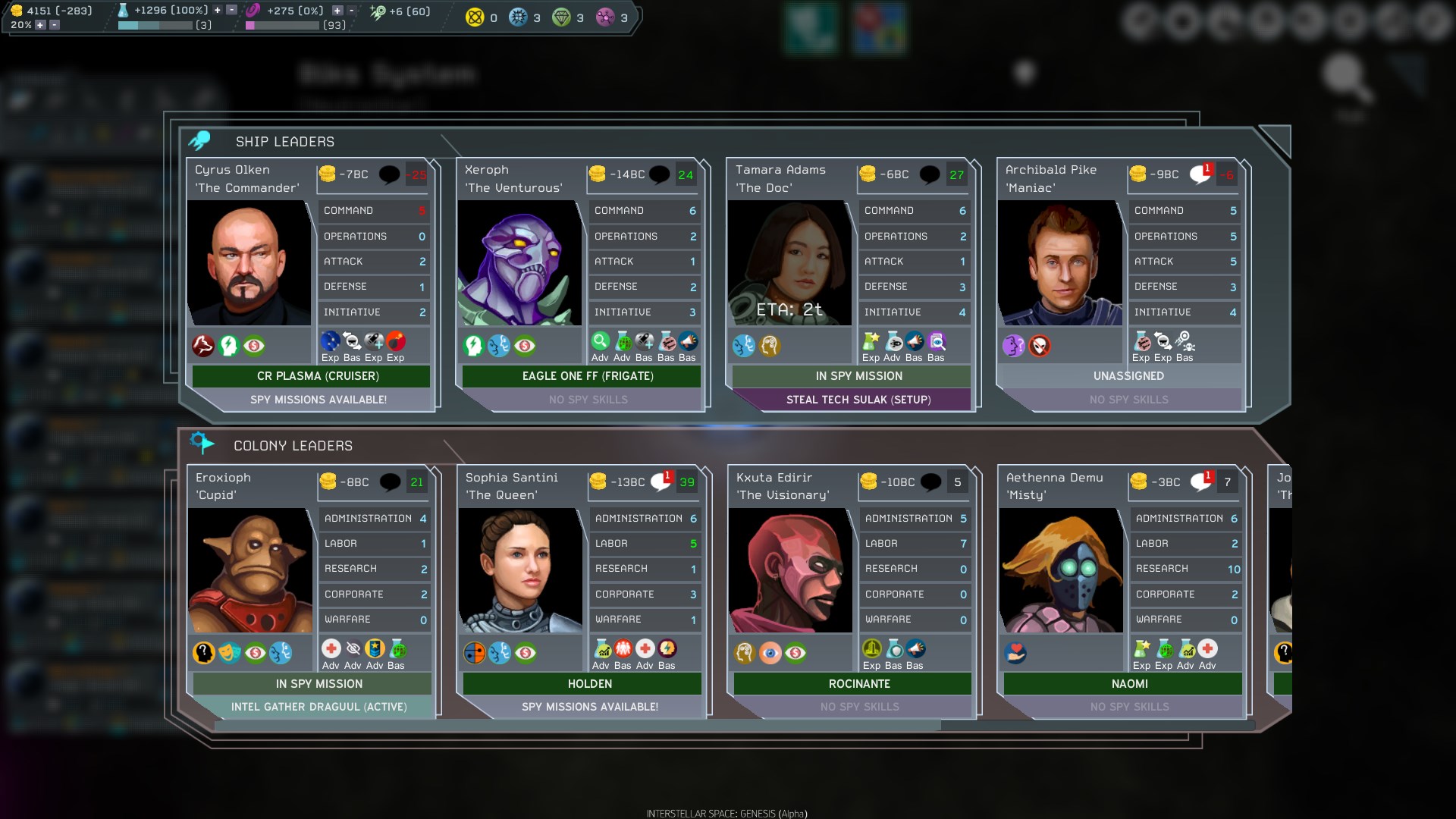Click the Ship Leaders rocket header icon
The width and height of the screenshot is (1456, 819).
click(x=202, y=138)
